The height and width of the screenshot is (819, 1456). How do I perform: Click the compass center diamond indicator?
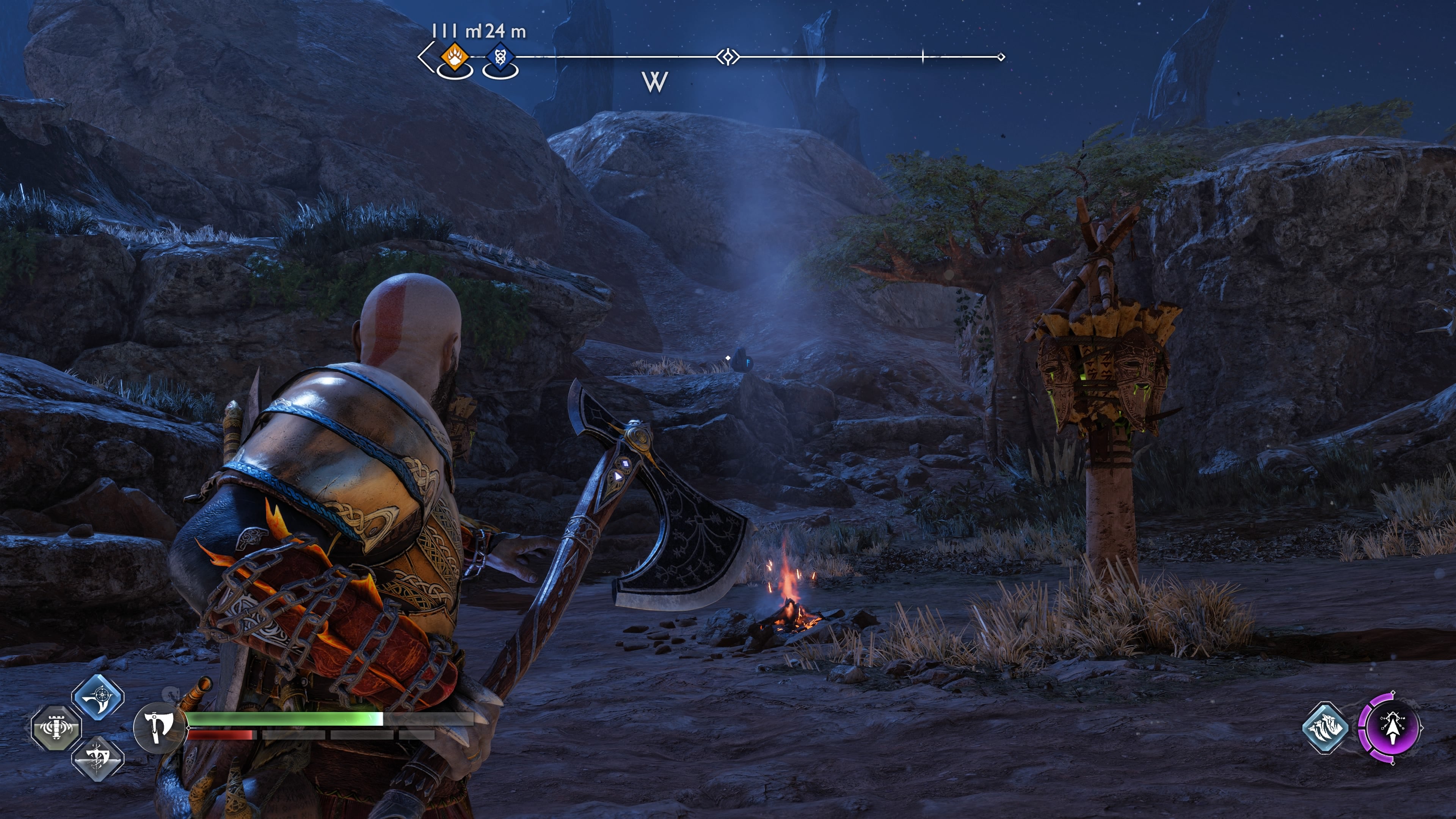pyautogui.click(x=728, y=56)
